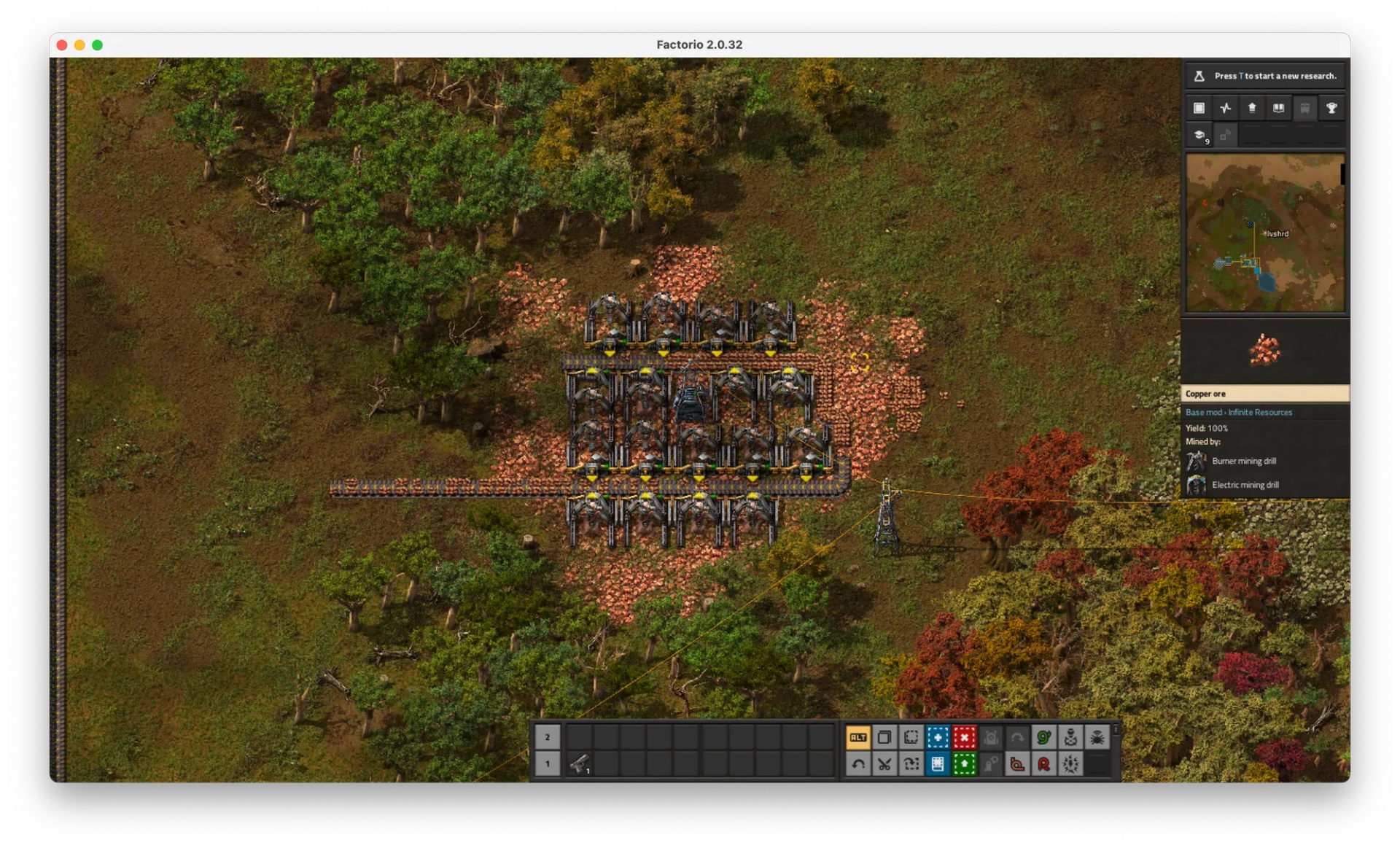The height and width of the screenshot is (848, 1400).
Task: Select the red deconstruction planner
Action: pos(964,737)
